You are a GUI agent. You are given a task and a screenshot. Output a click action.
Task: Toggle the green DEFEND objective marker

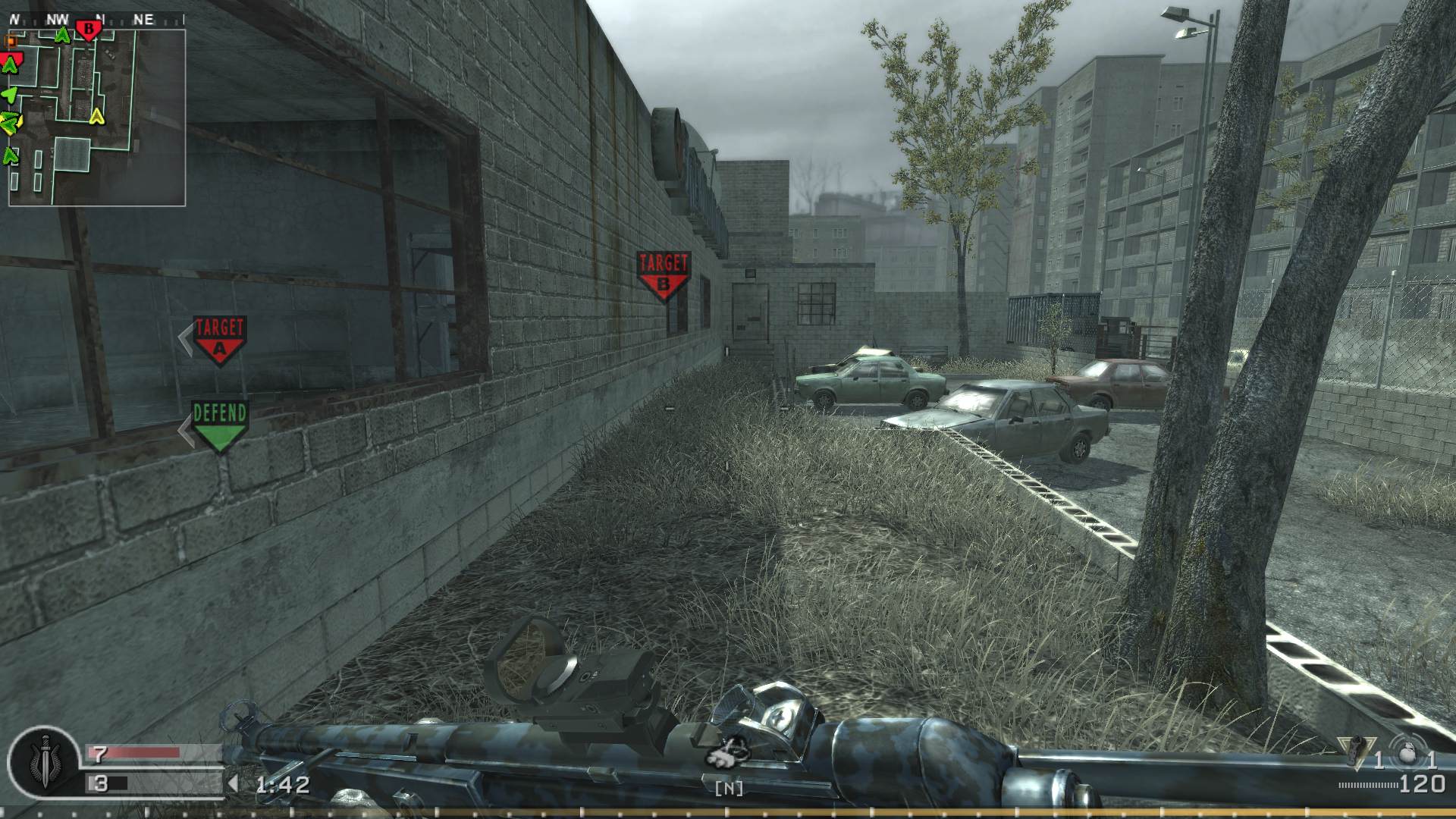pyautogui.click(x=220, y=421)
